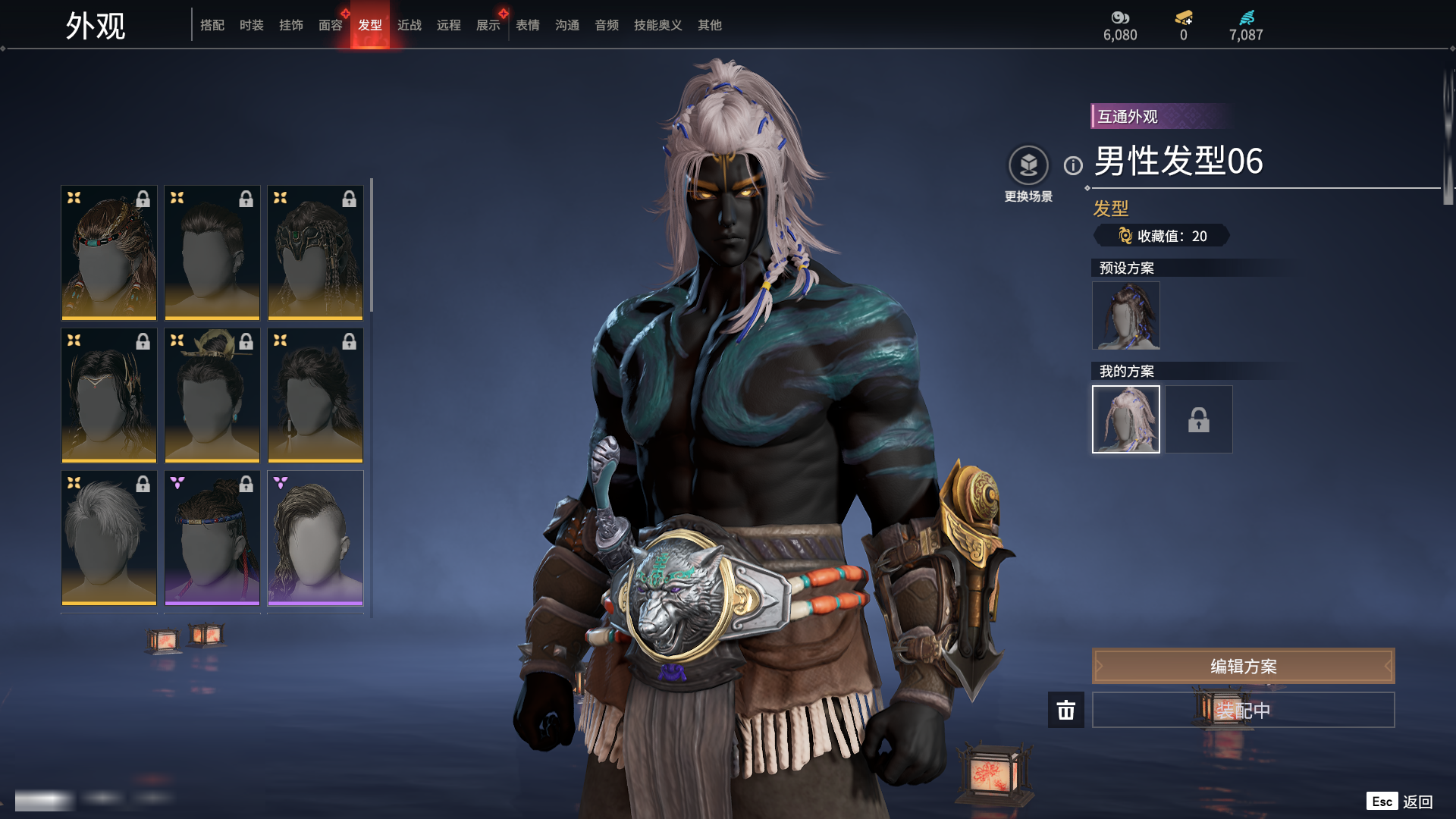Pick the unlocked purple-tier slicked-back hairstyle
Image resolution: width=1456 pixels, height=819 pixels.
[x=315, y=537]
